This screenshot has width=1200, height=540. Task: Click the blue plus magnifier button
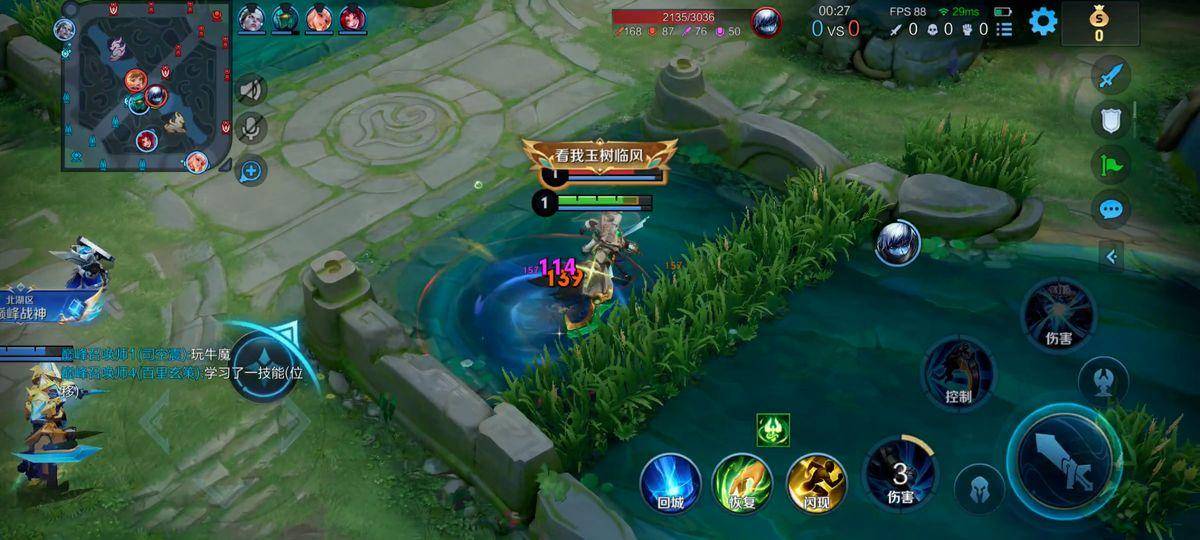click(251, 171)
